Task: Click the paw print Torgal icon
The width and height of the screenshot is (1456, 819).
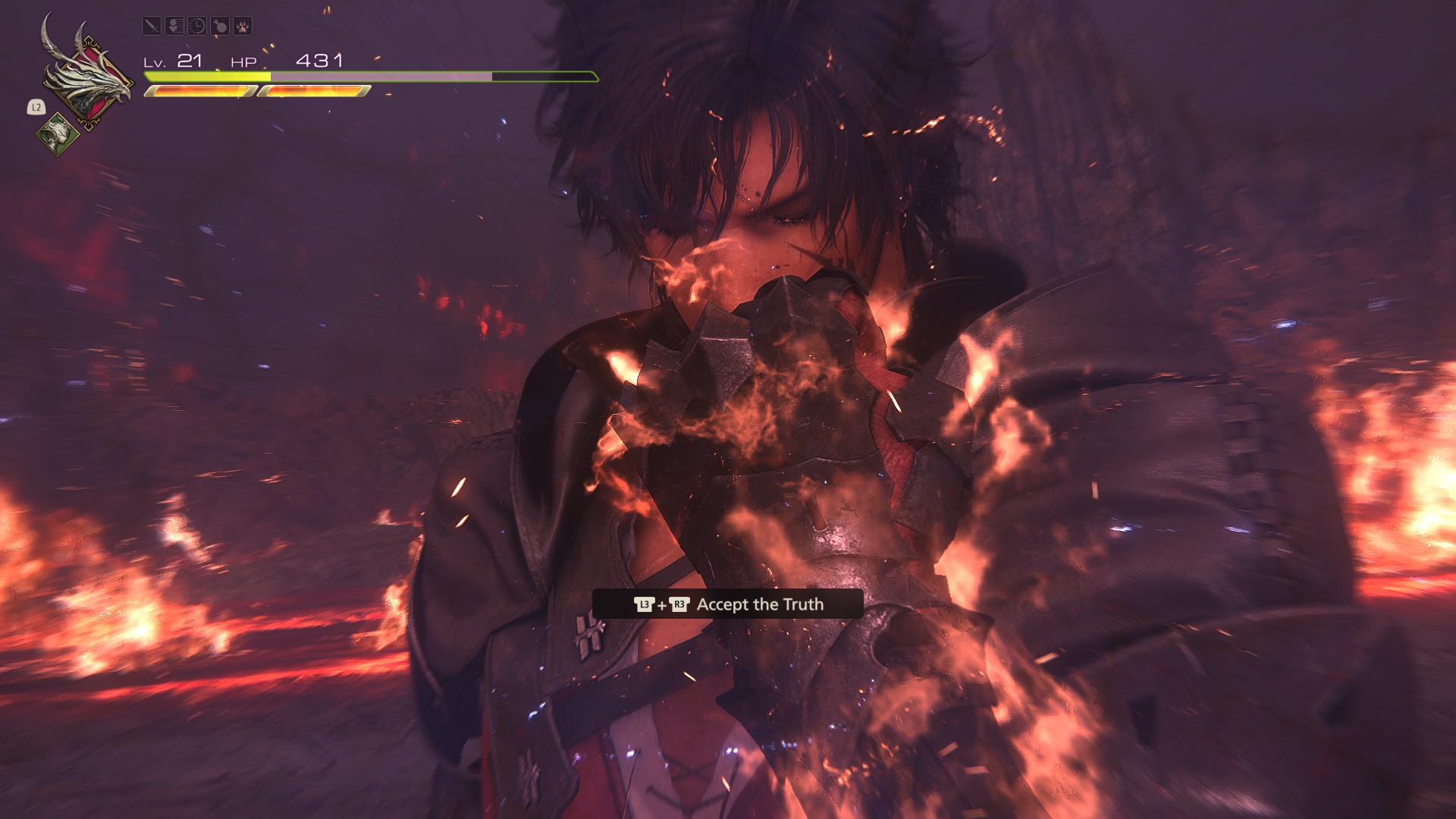Action: pos(243,27)
